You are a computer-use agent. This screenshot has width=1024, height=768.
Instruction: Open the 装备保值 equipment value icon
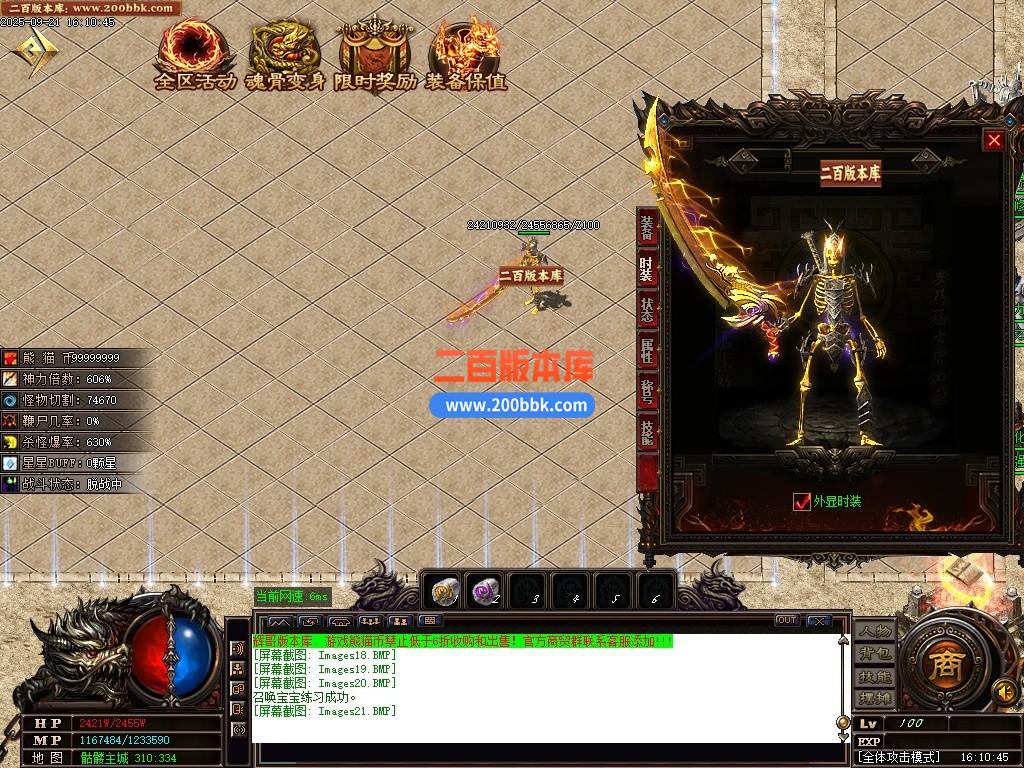click(466, 55)
